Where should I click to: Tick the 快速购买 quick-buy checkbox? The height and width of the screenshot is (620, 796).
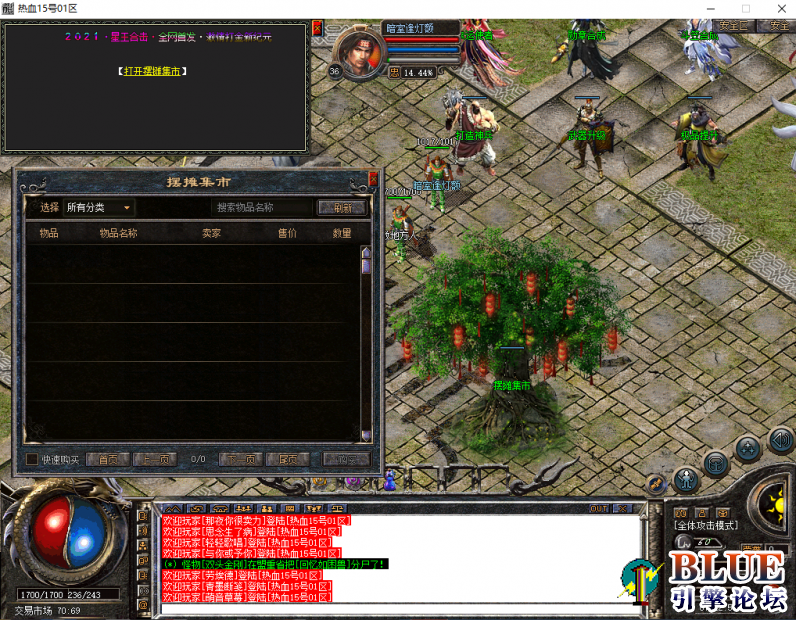pos(32,459)
